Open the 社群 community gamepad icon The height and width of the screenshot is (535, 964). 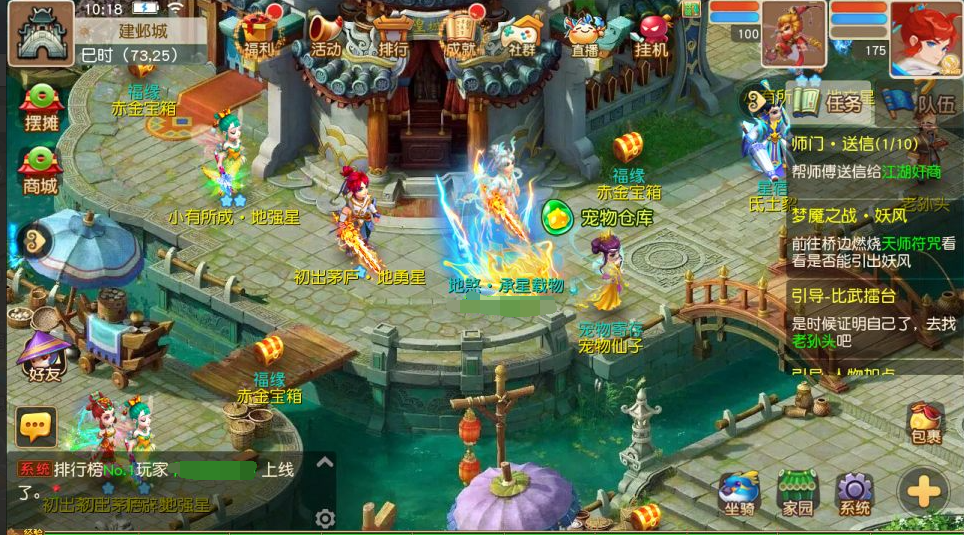522,32
